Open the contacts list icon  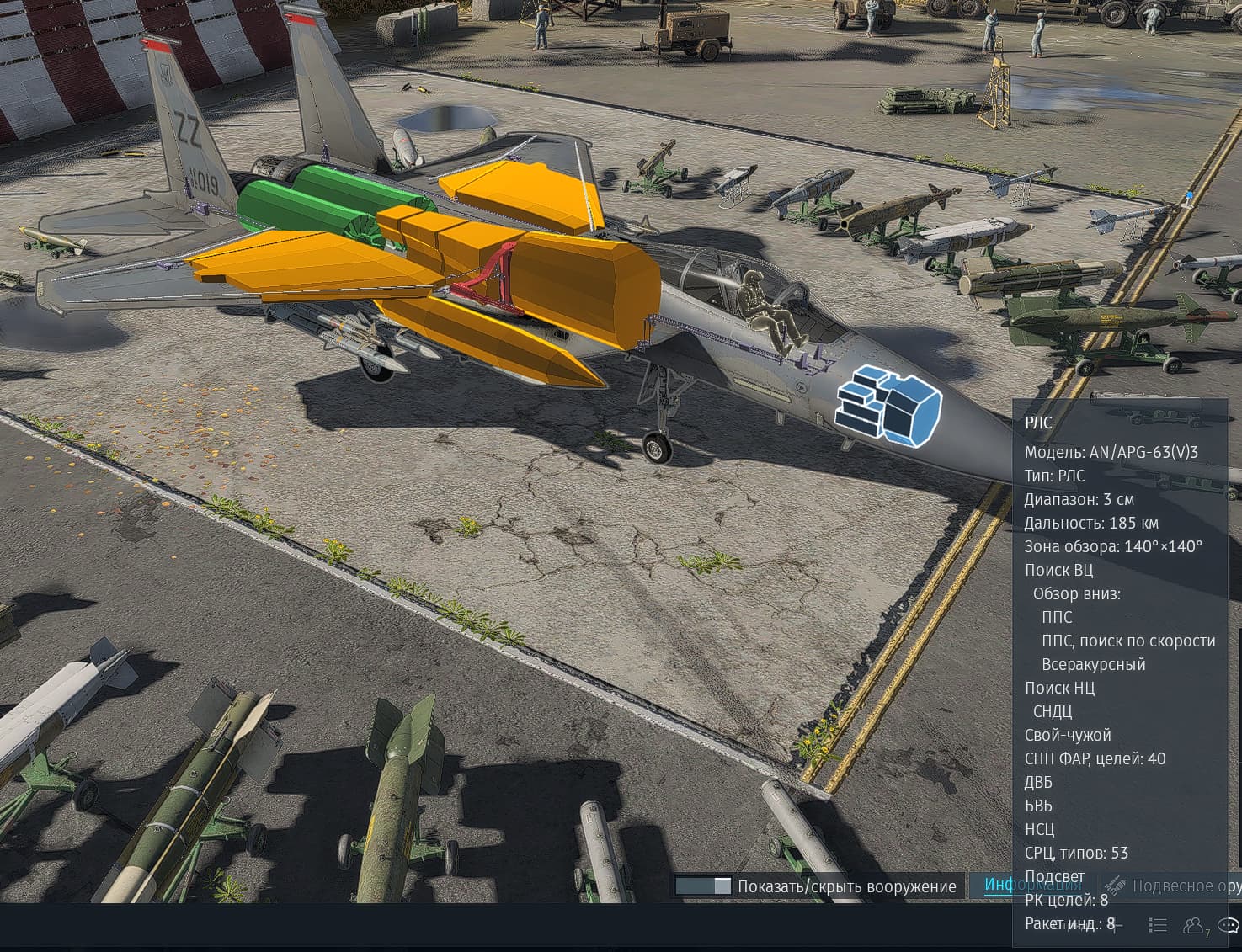[x=1194, y=926]
